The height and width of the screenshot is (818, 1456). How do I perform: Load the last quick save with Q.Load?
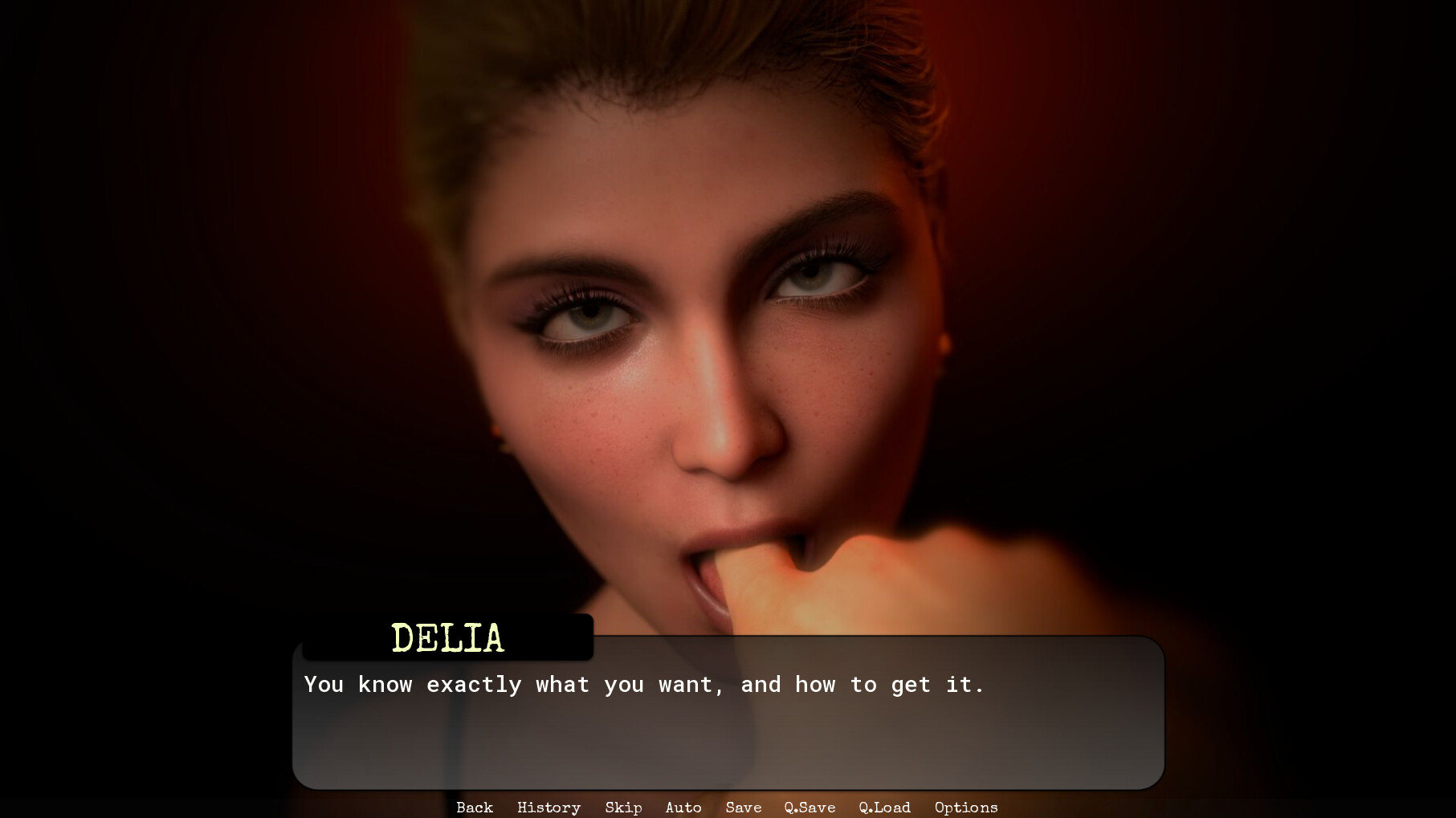click(884, 808)
